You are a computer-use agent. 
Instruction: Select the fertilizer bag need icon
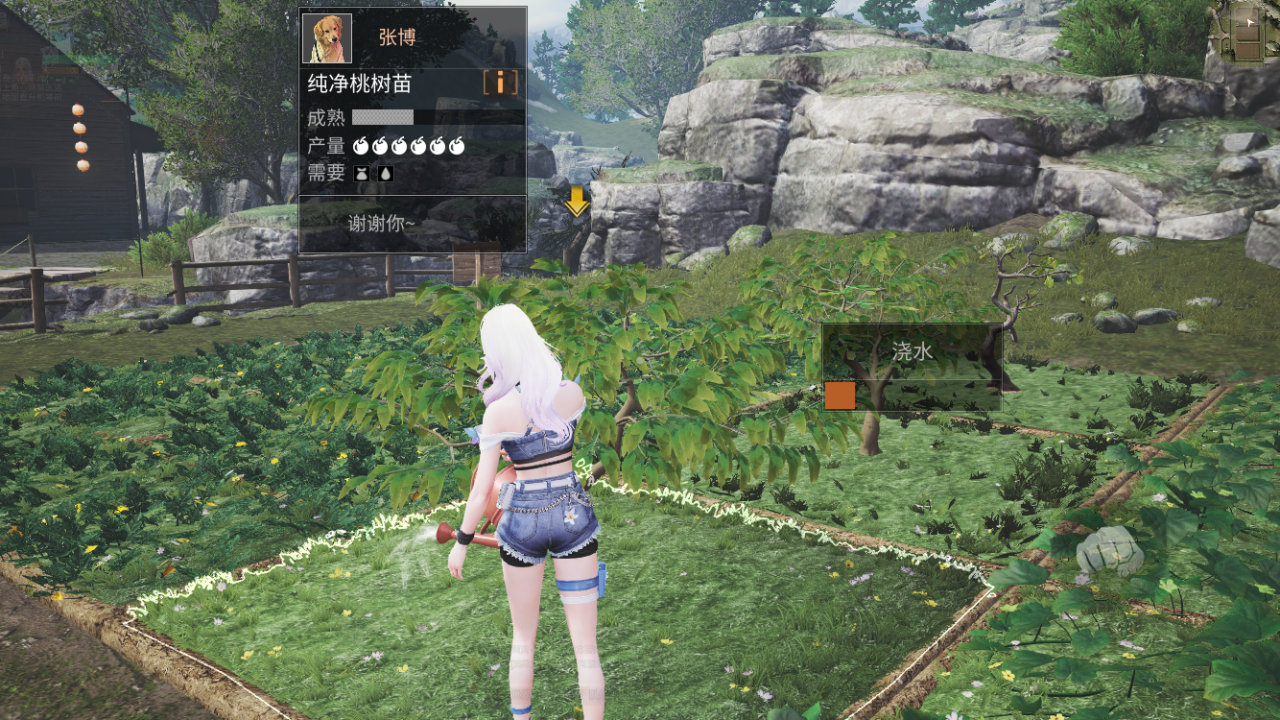(x=362, y=173)
